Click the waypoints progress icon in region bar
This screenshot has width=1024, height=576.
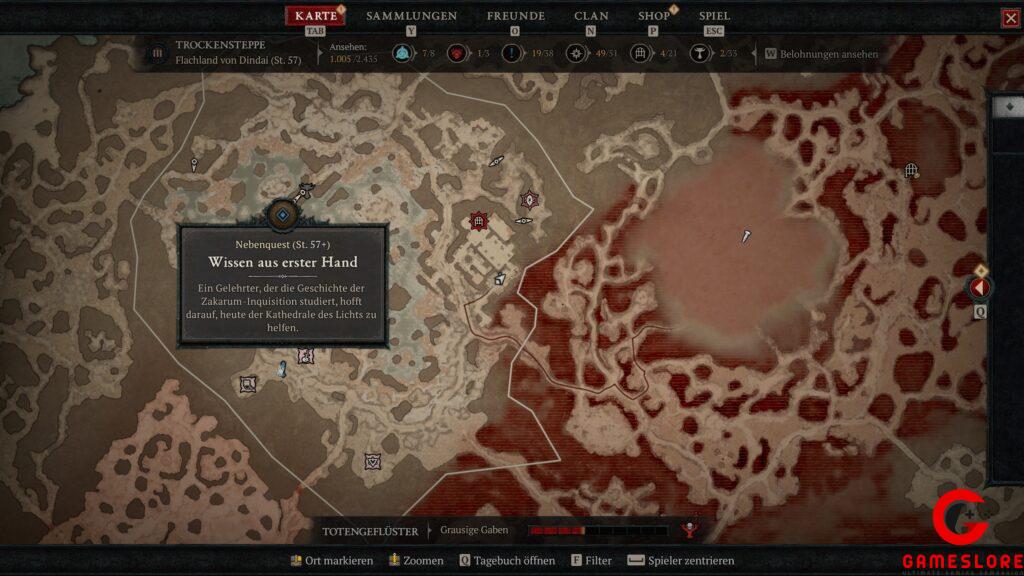[405, 54]
